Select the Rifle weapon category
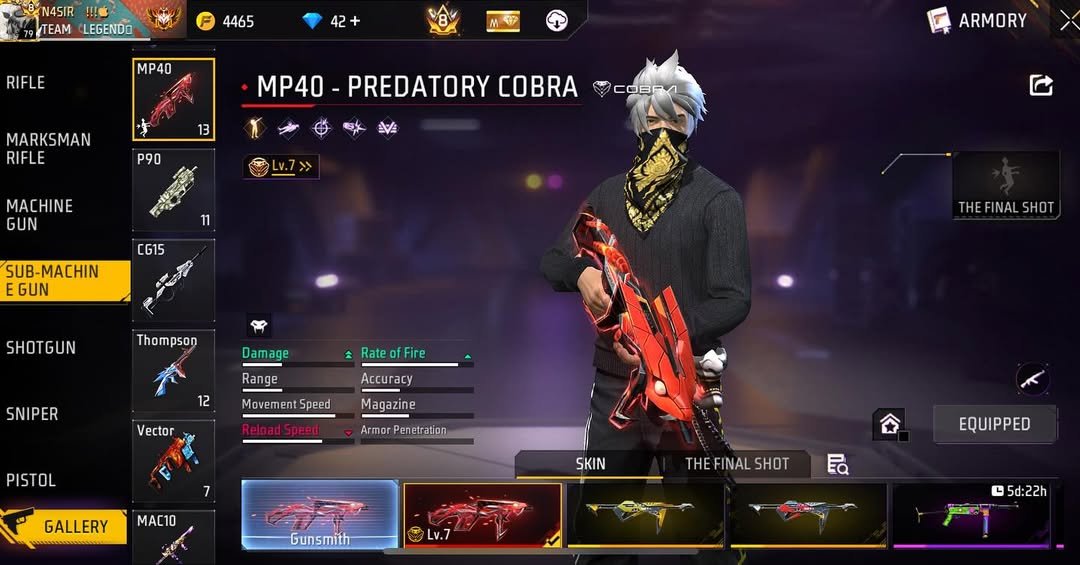The height and width of the screenshot is (565, 1080). [27, 83]
